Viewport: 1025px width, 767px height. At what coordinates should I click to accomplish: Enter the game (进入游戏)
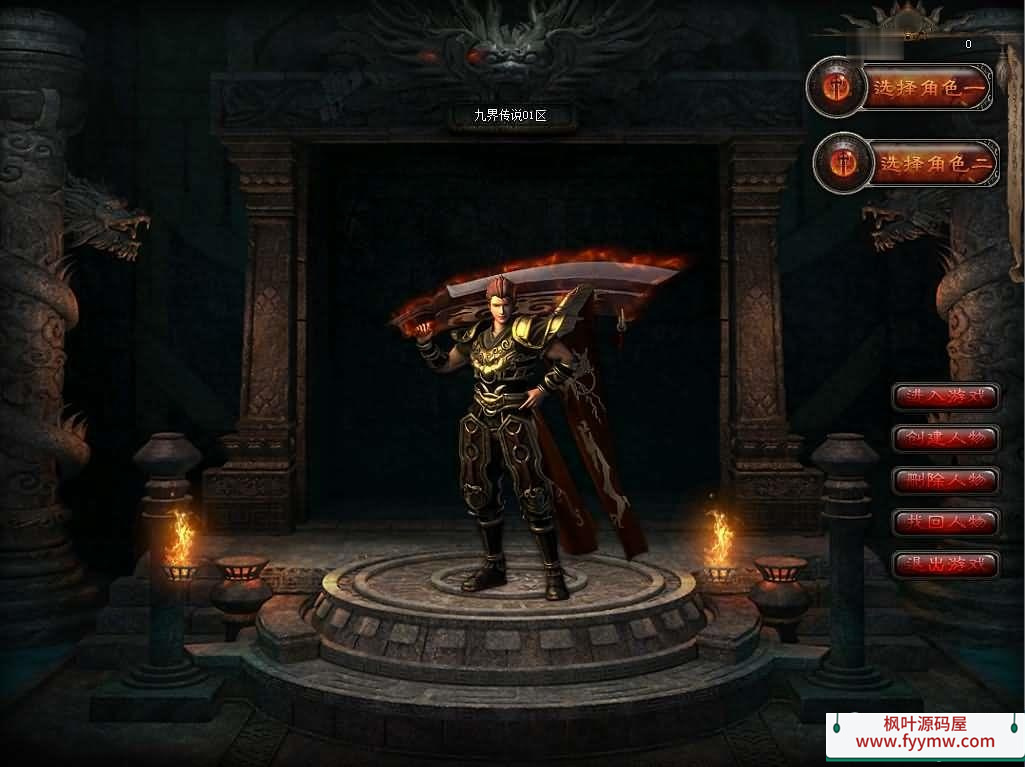point(945,396)
